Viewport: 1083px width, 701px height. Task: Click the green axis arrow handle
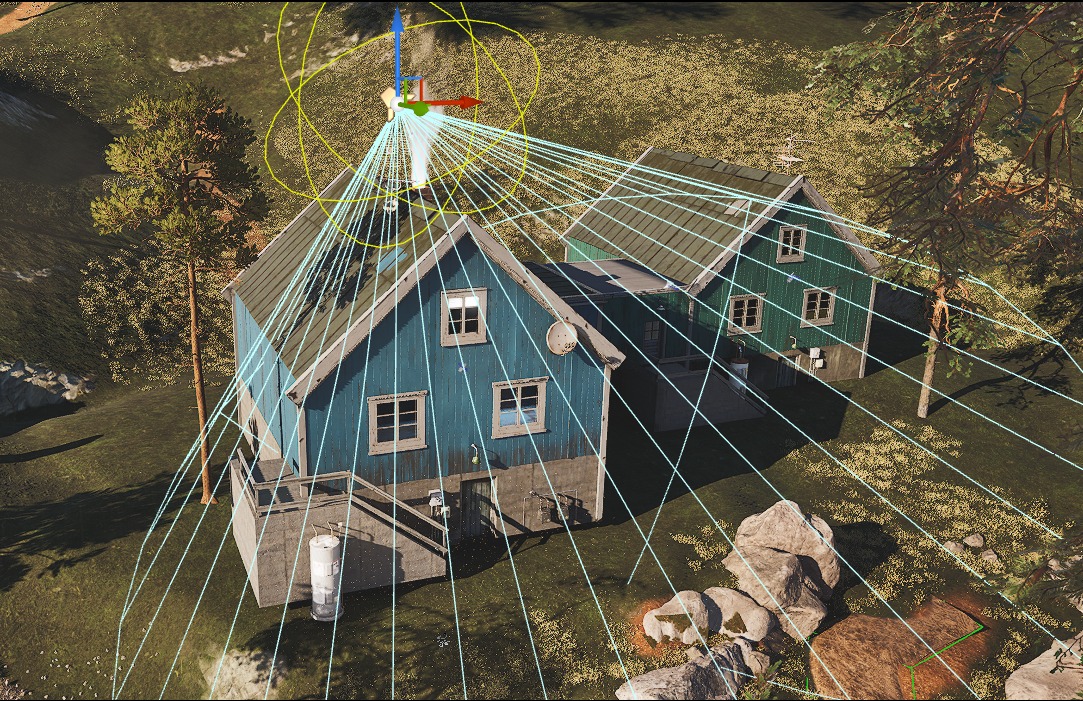[x=421, y=109]
